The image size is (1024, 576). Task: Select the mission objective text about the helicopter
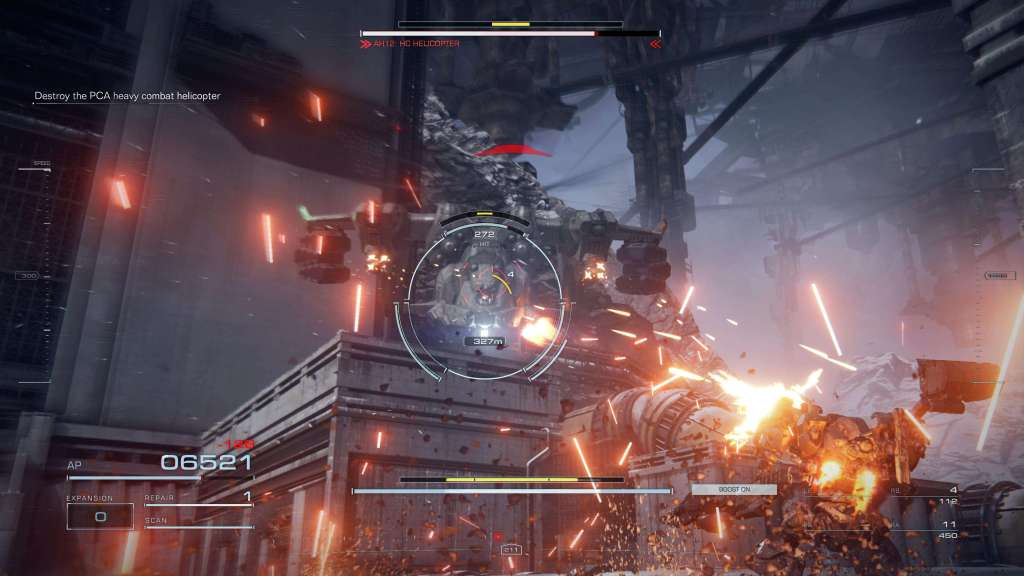point(127,96)
